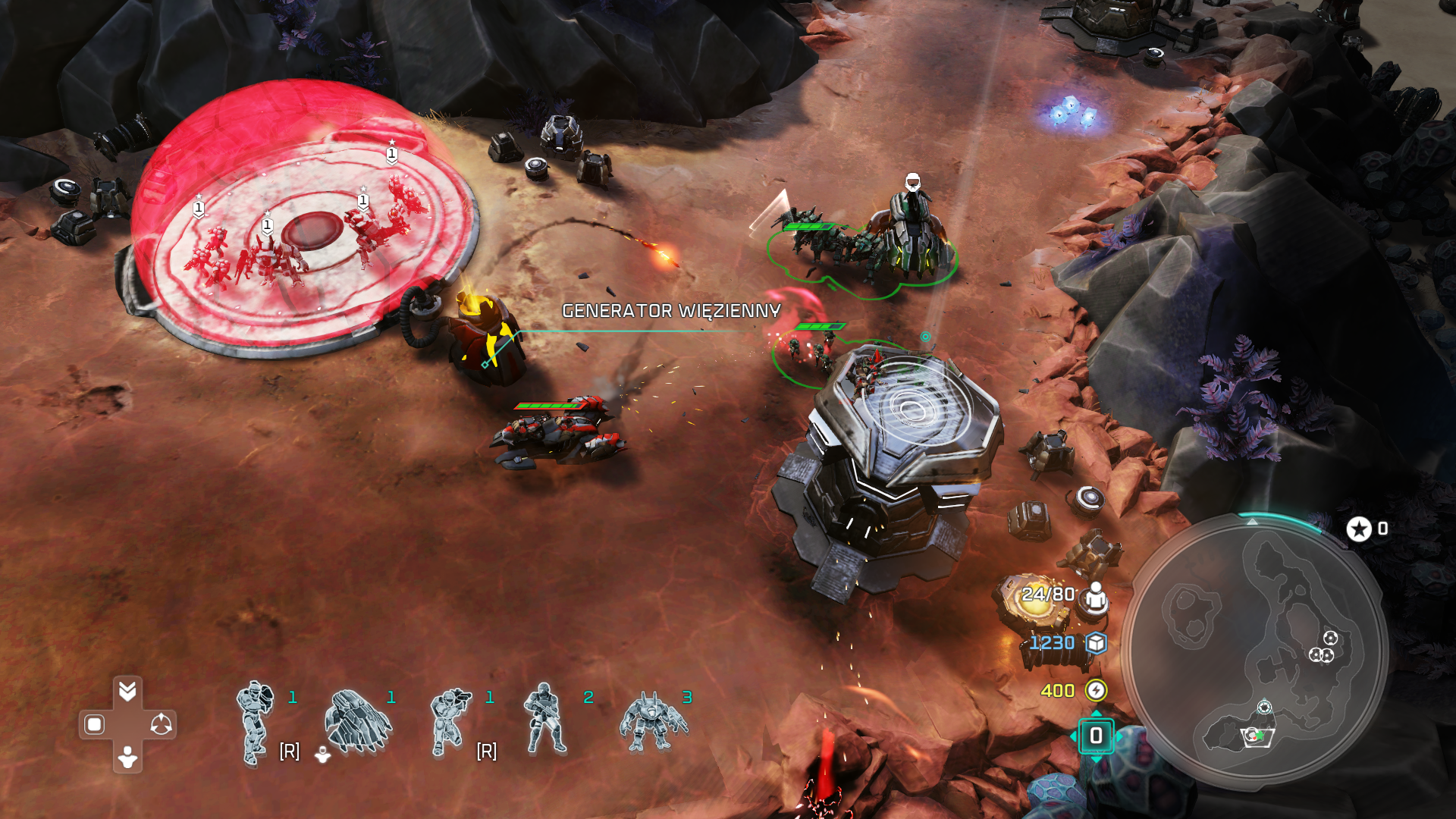
Task: Select the Cyclops mech icon numbered 3
Action: 652,722
